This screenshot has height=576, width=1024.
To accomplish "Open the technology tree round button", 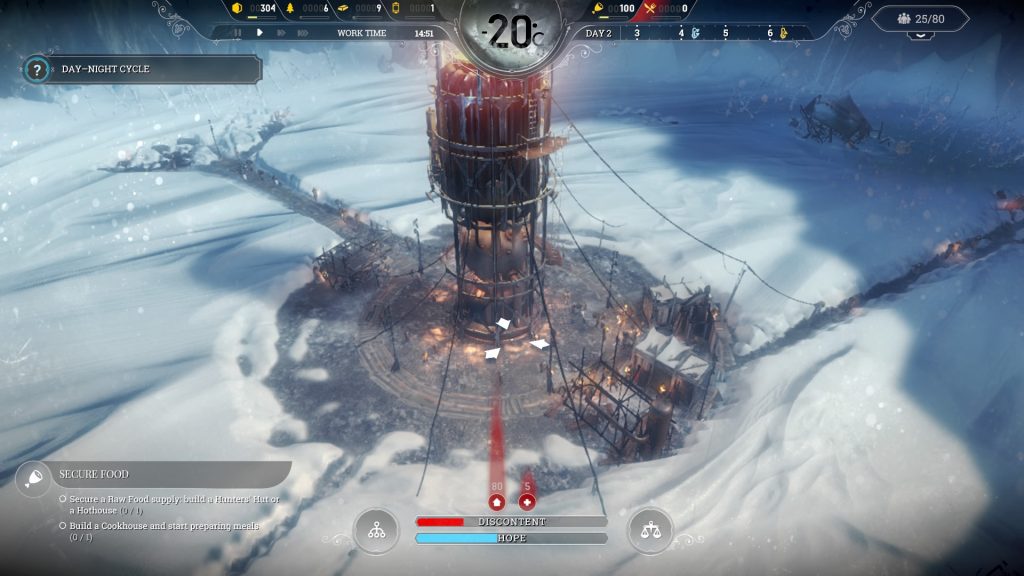I will (x=376, y=531).
